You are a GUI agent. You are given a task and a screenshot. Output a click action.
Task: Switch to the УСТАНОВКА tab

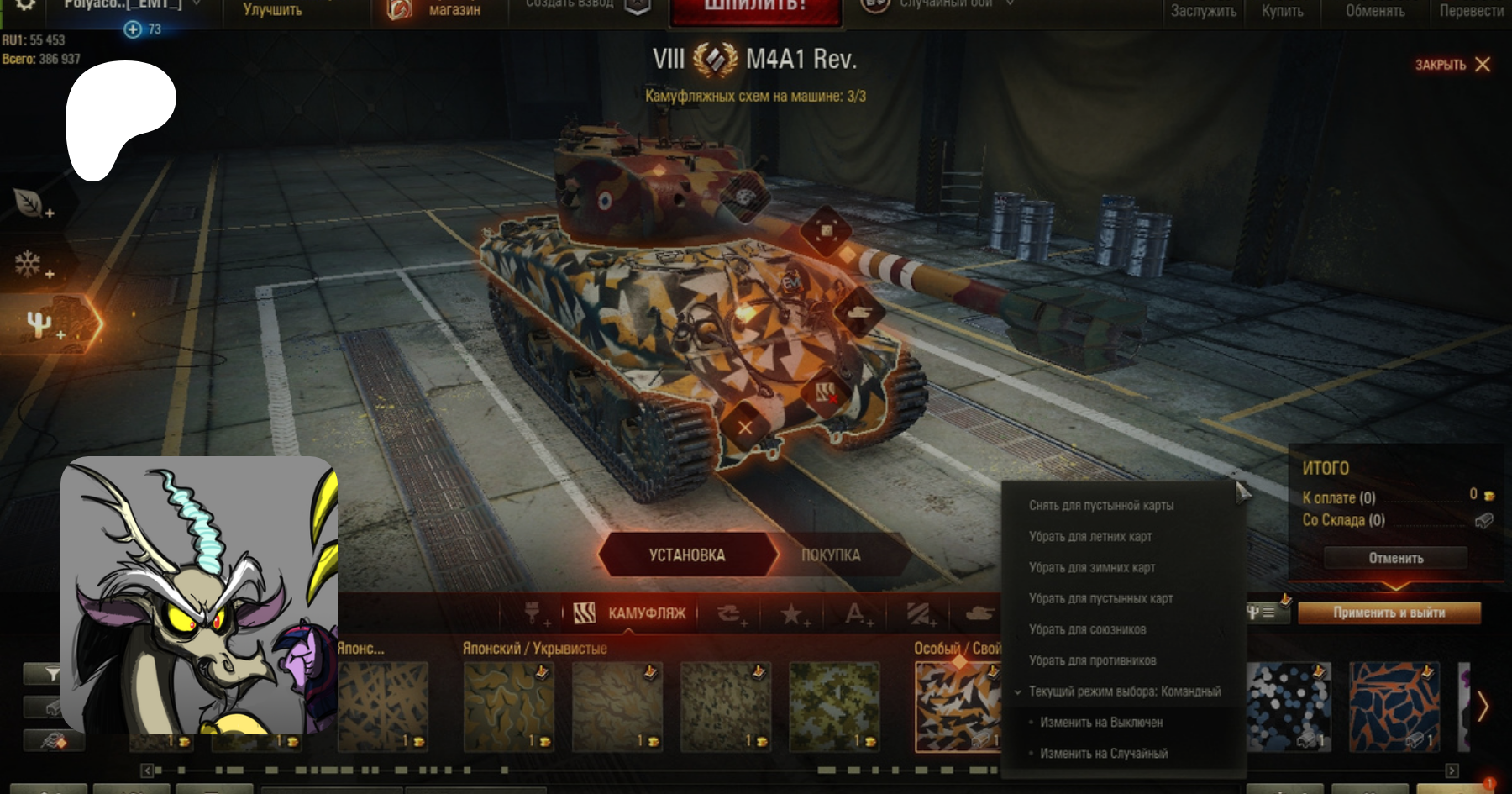coord(686,555)
